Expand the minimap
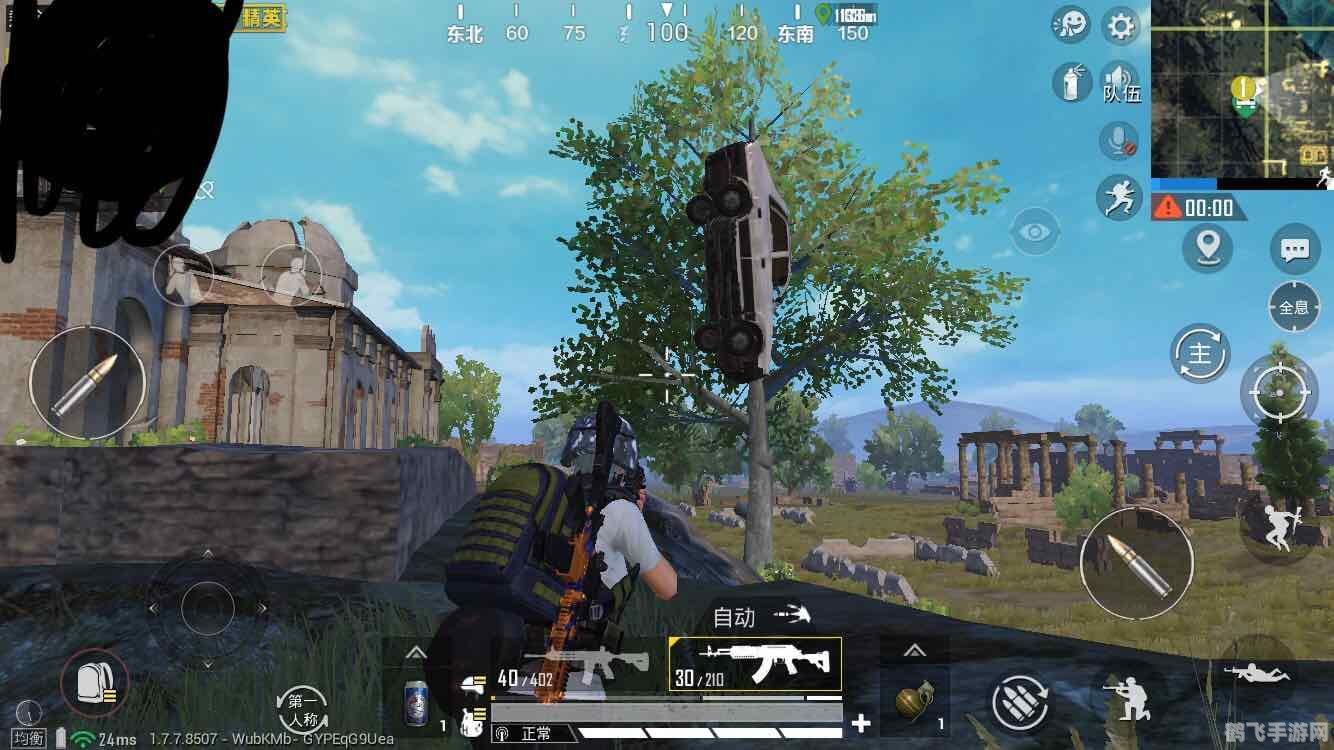Screen dimensions: 1334x750 (1242, 88)
